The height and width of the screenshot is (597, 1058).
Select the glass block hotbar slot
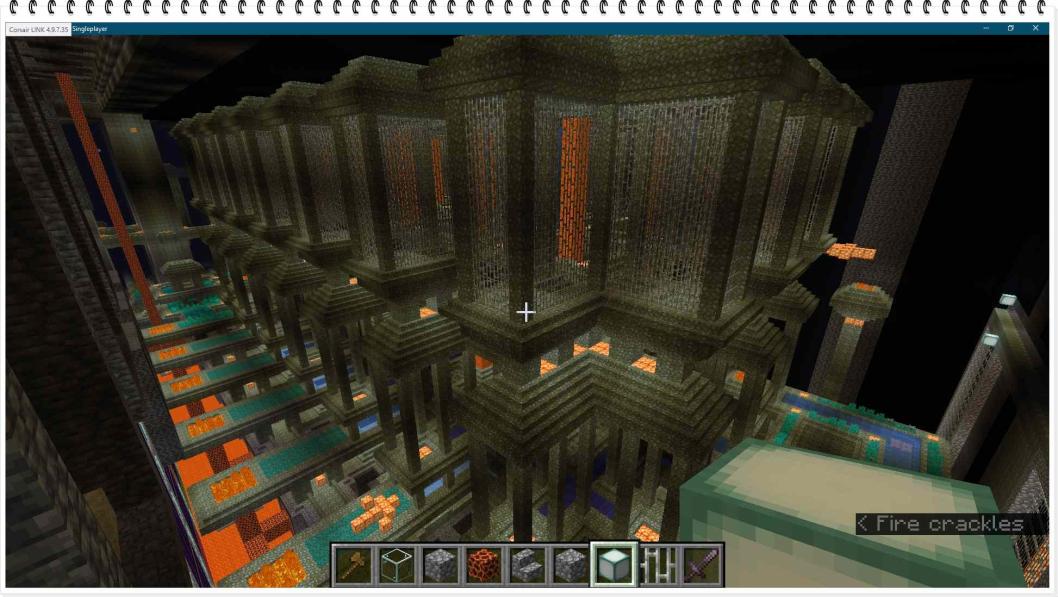(397, 565)
